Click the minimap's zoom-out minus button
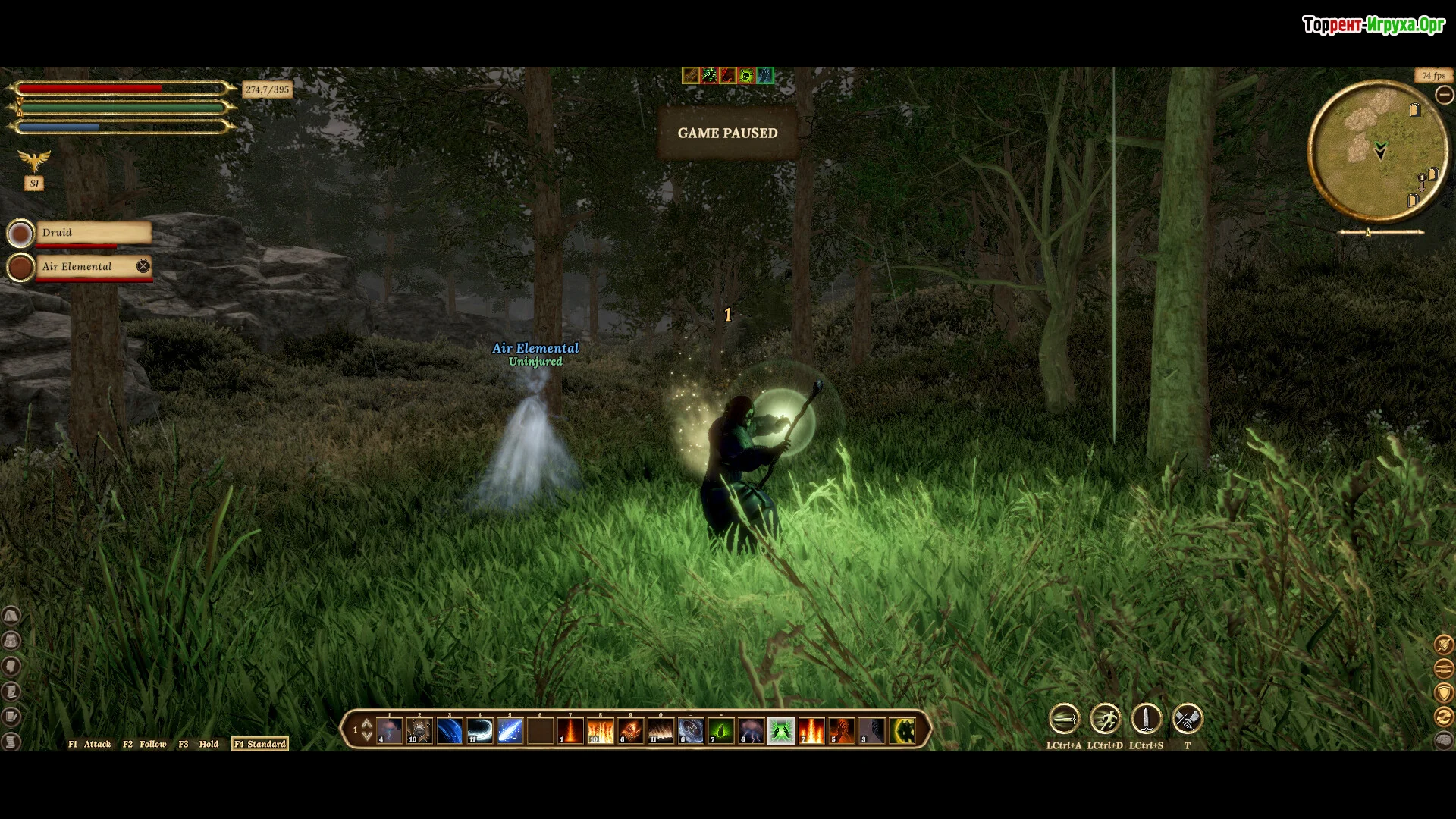The width and height of the screenshot is (1456, 819). tap(1444, 95)
